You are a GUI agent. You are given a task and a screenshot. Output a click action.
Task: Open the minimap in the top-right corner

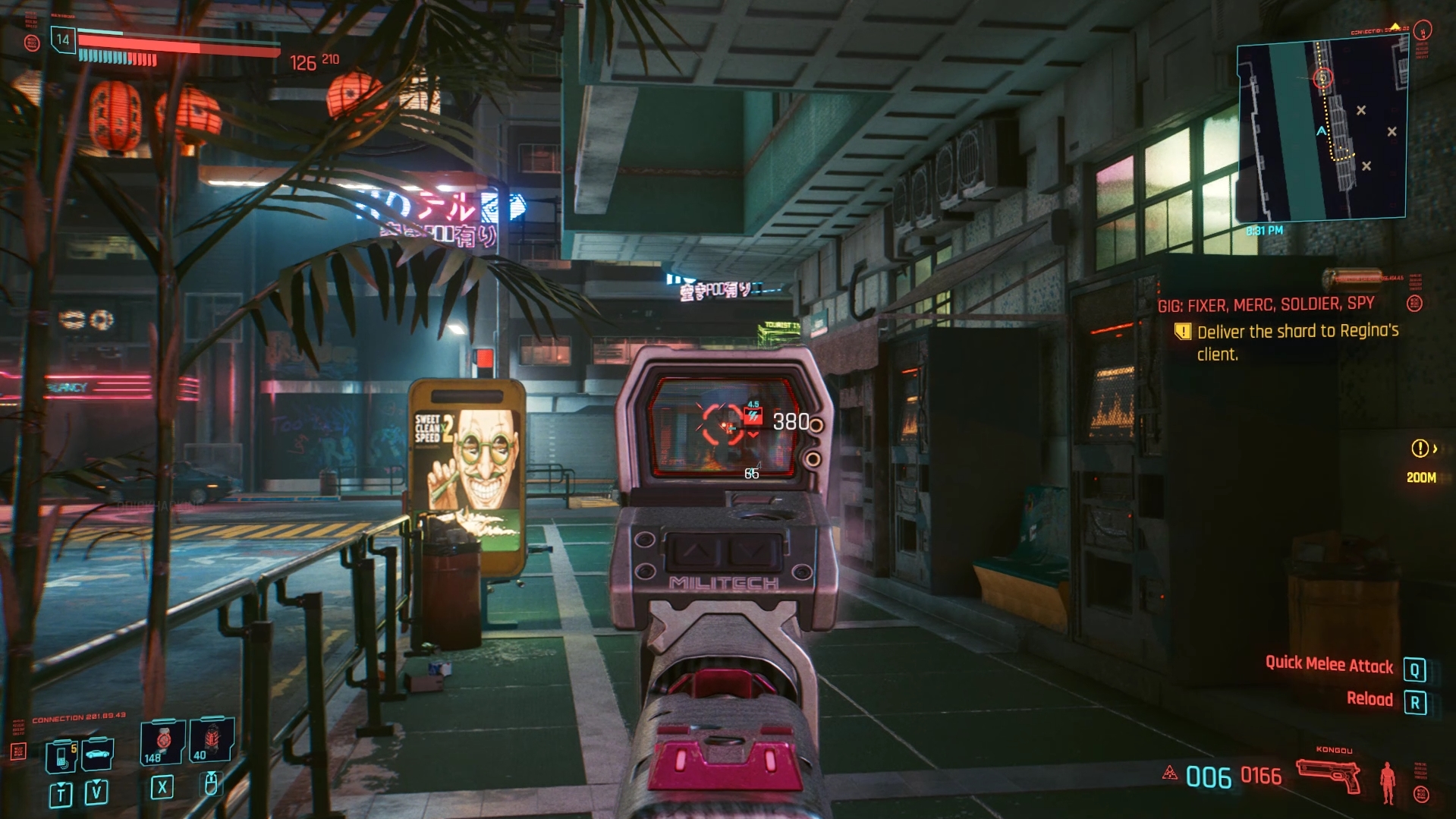click(1322, 129)
